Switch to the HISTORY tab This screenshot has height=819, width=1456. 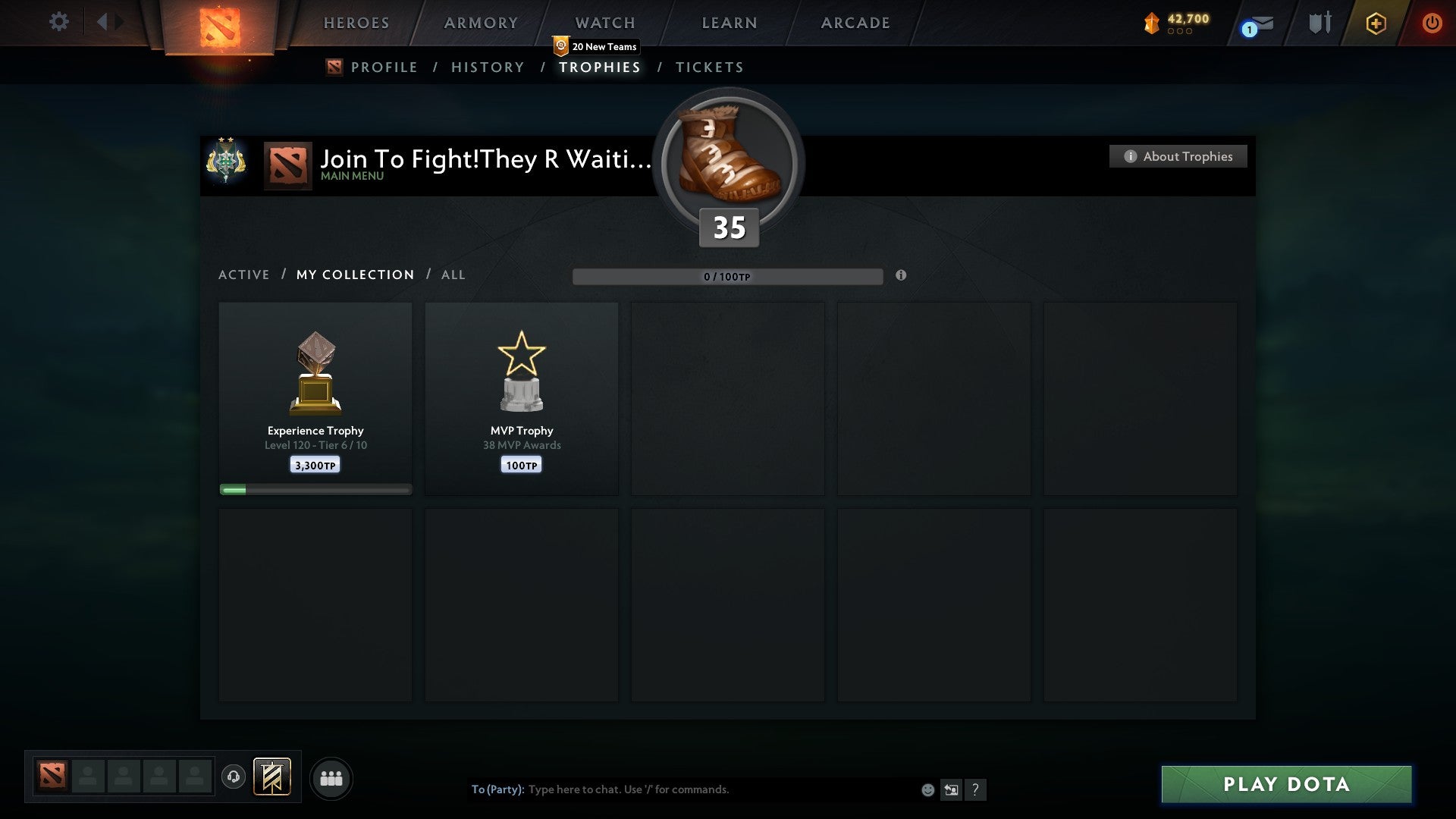[x=487, y=67]
